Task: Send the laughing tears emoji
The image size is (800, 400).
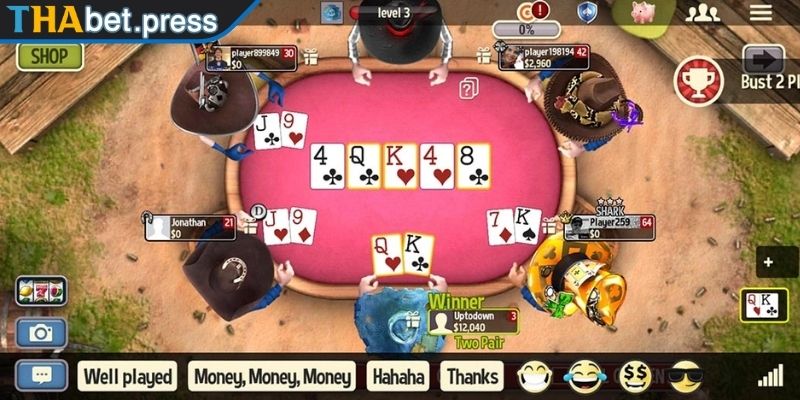Action: (x=587, y=376)
